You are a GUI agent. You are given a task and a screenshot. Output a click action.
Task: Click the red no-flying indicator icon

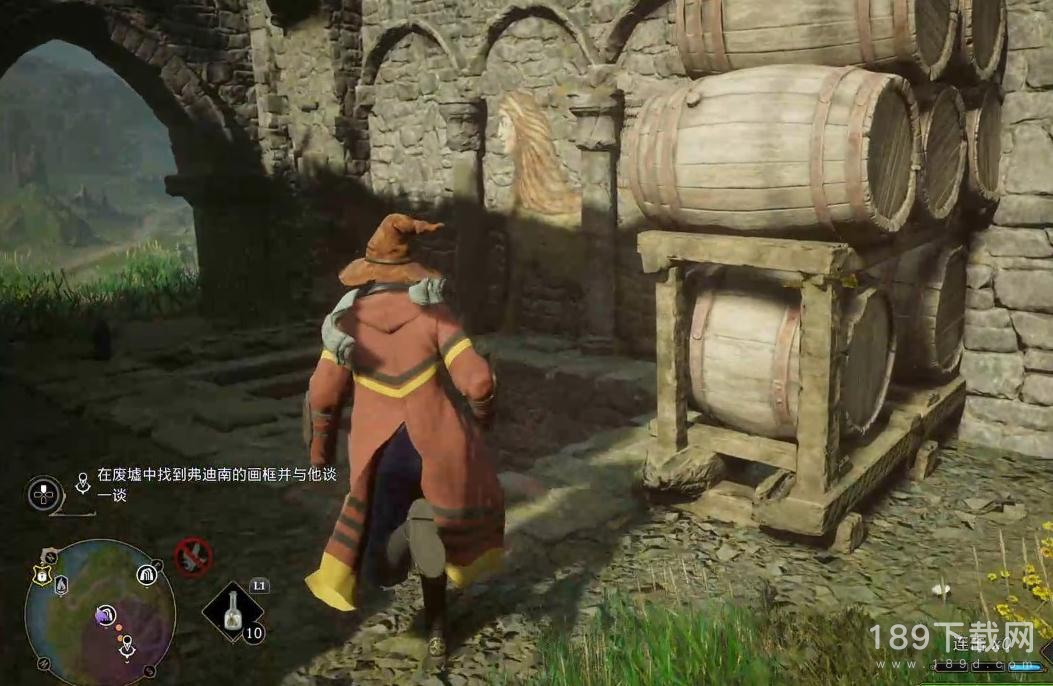[x=193, y=556]
